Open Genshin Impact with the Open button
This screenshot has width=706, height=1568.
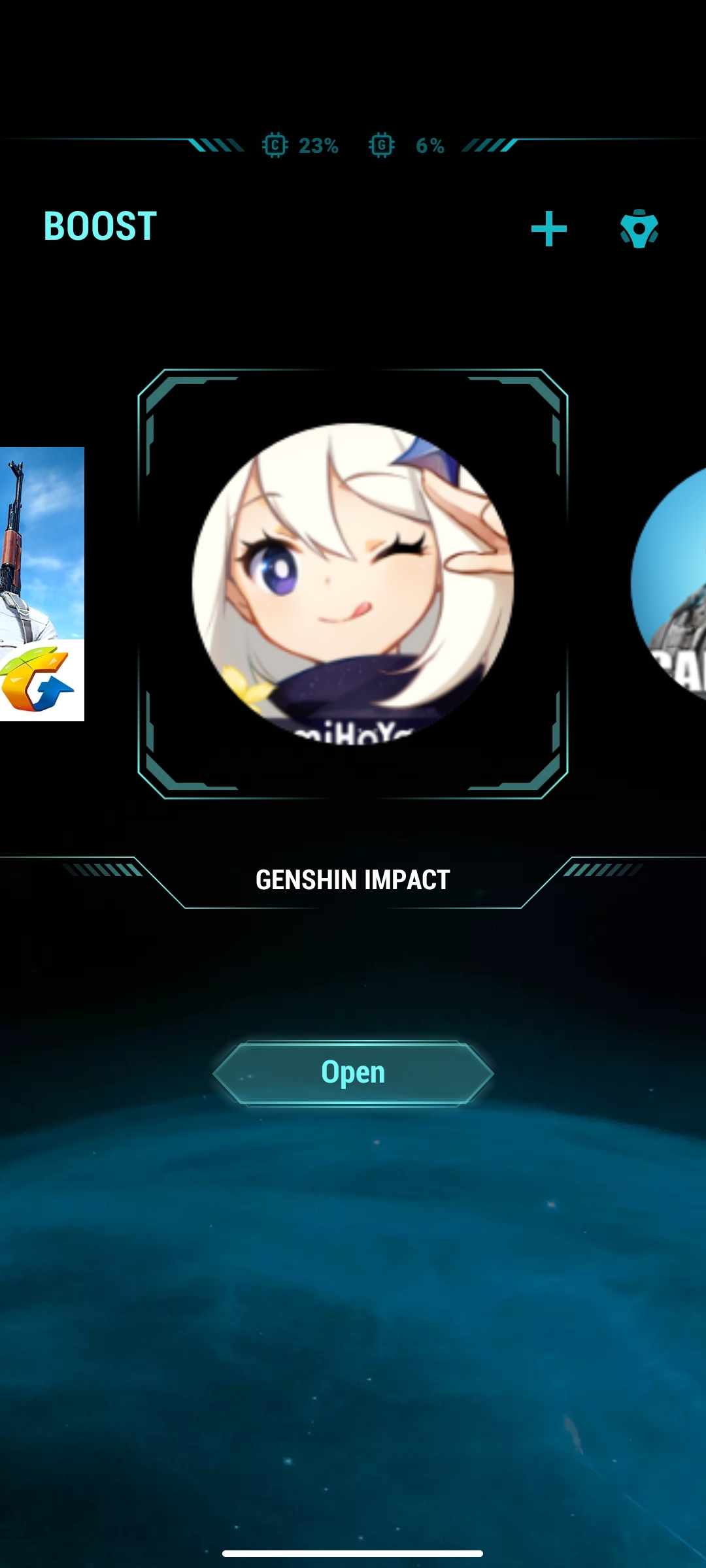pos(353,1073)
